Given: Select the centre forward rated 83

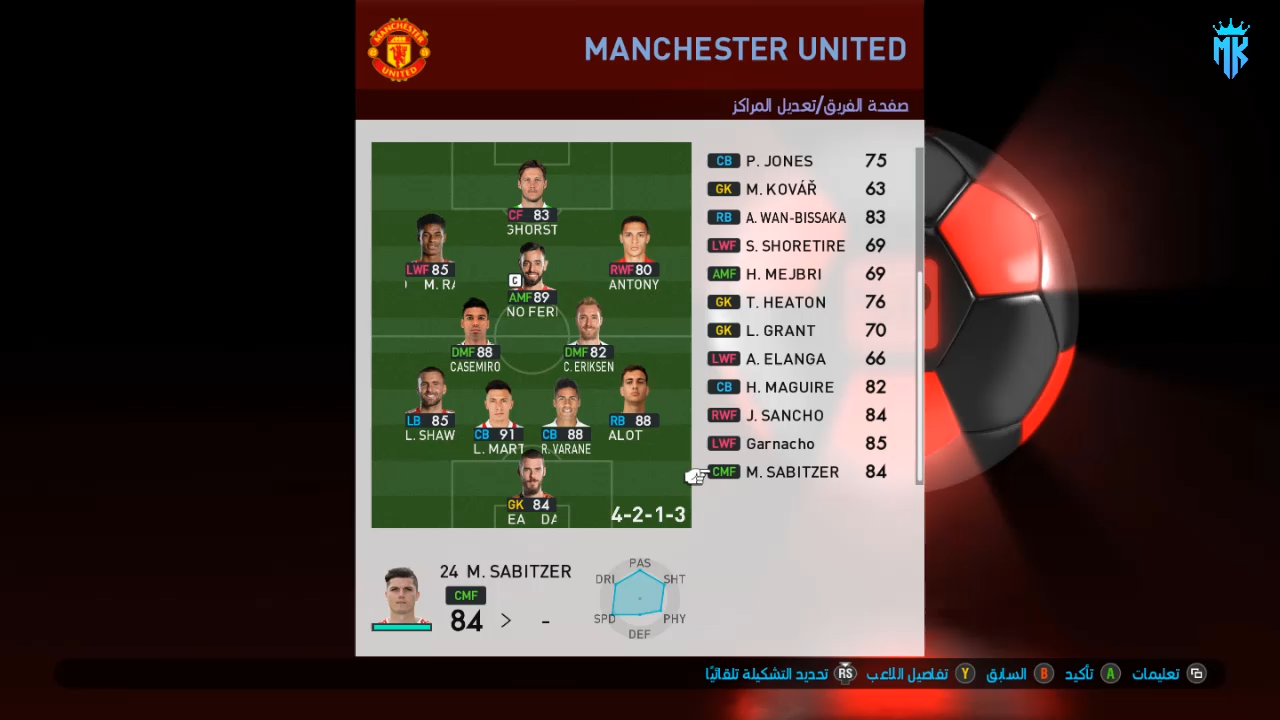Looking at the screenshot, I should point(531,195).
